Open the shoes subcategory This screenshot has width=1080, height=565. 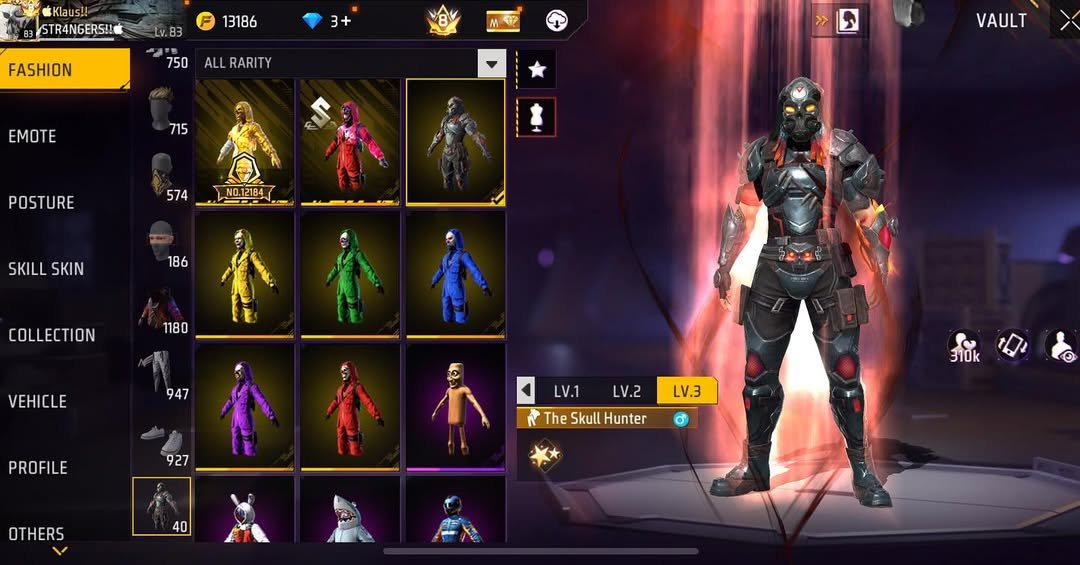(161, 442)
